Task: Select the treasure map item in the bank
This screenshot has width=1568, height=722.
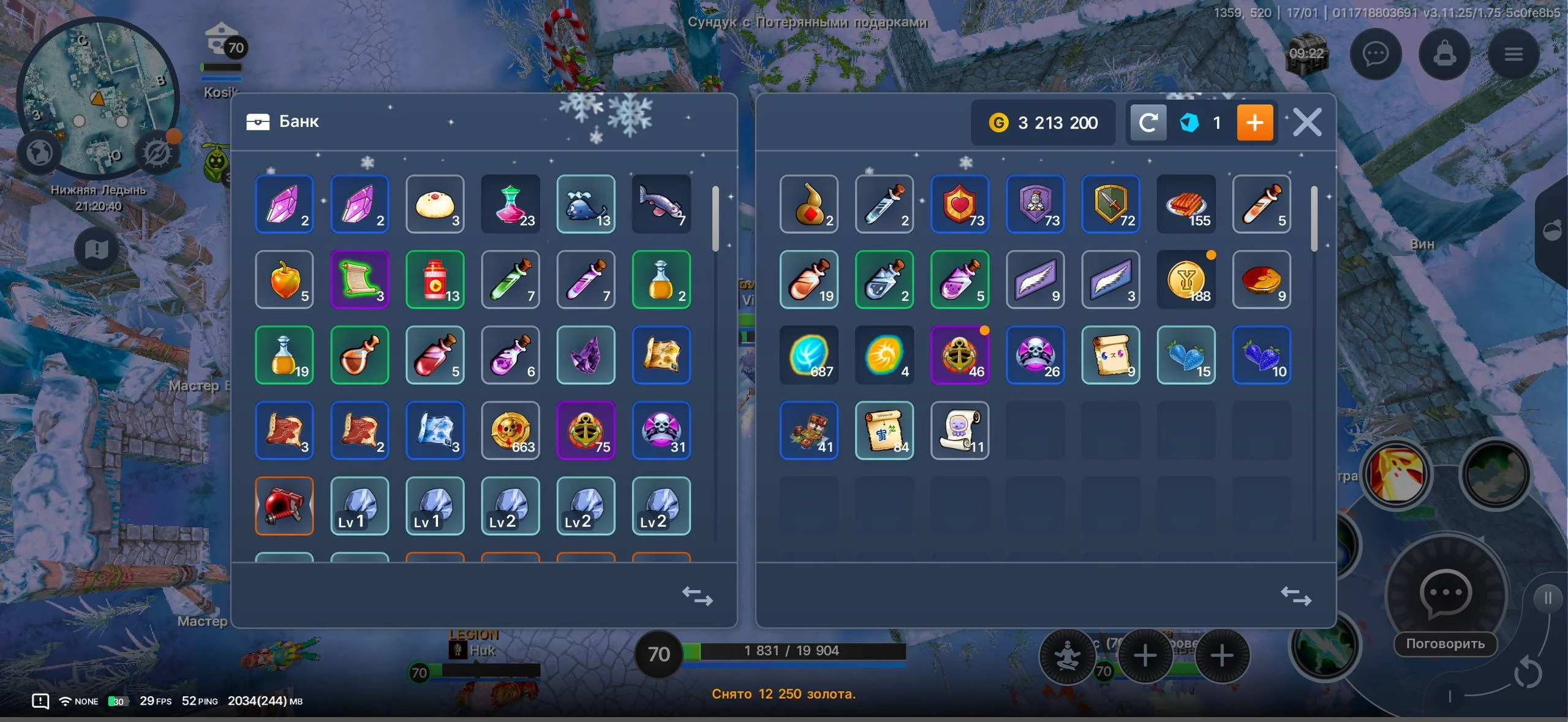Action: [x=661, y=355]
